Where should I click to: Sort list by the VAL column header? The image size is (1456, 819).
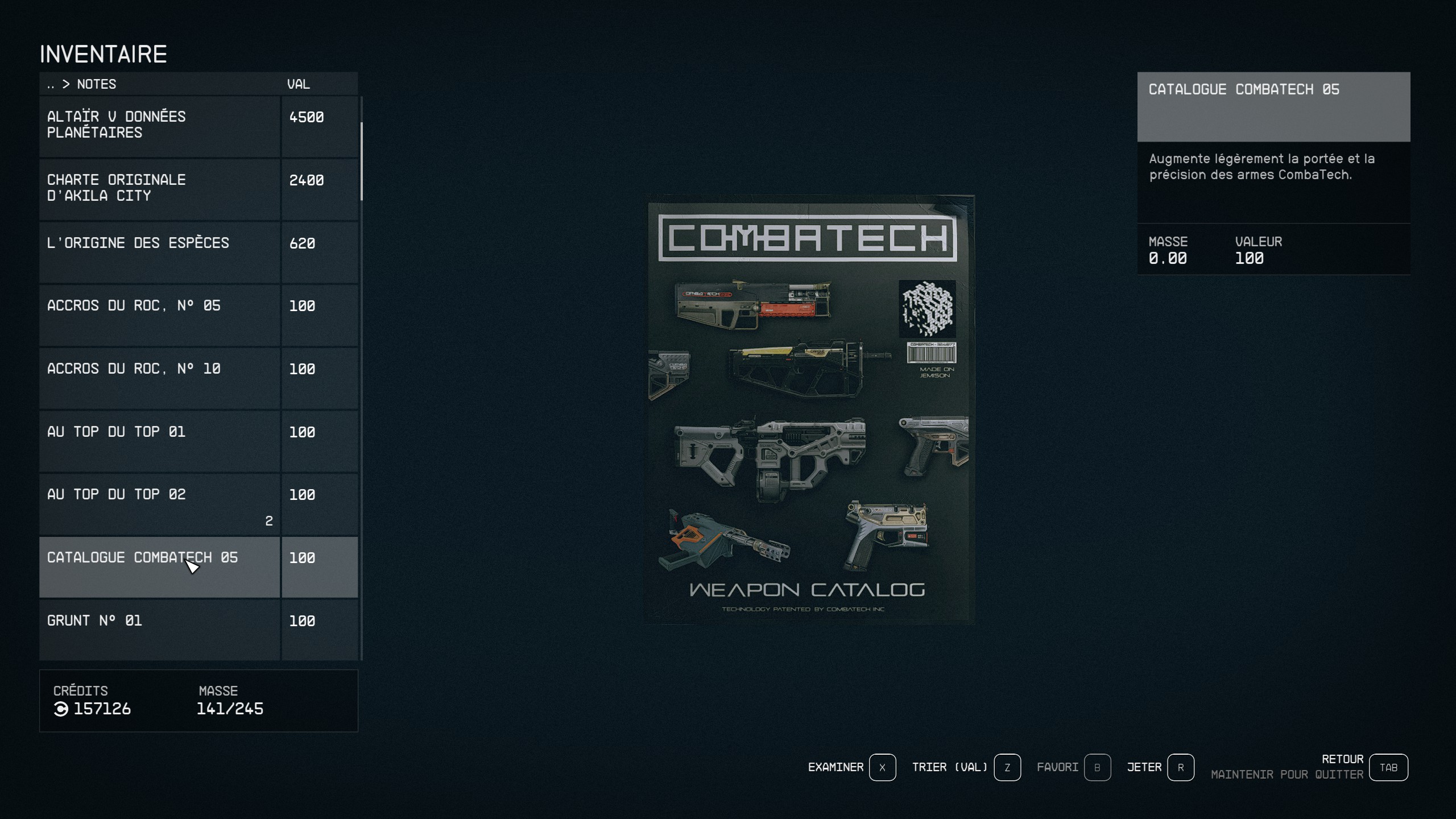tap(299, 84)
